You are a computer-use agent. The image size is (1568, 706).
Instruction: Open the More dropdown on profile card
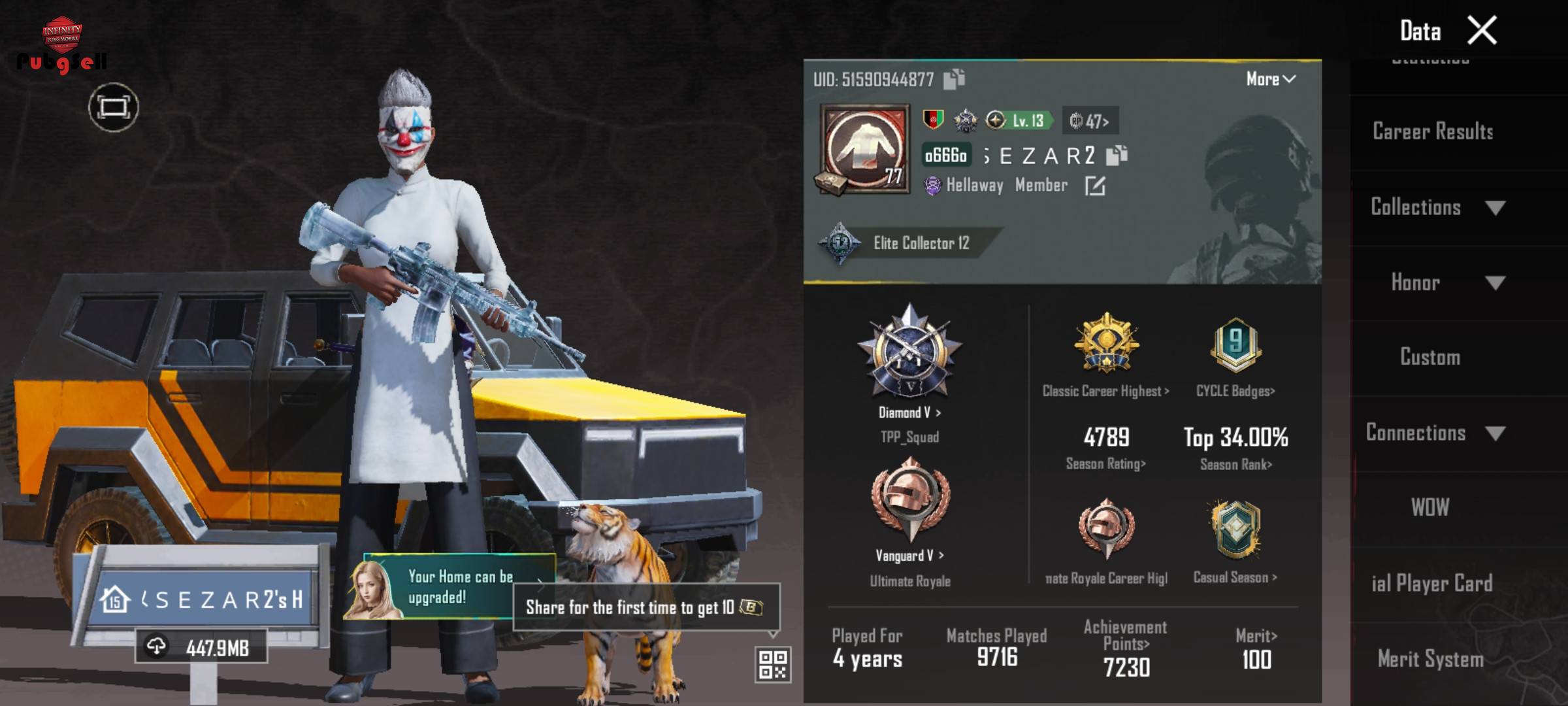[1270, 79]
